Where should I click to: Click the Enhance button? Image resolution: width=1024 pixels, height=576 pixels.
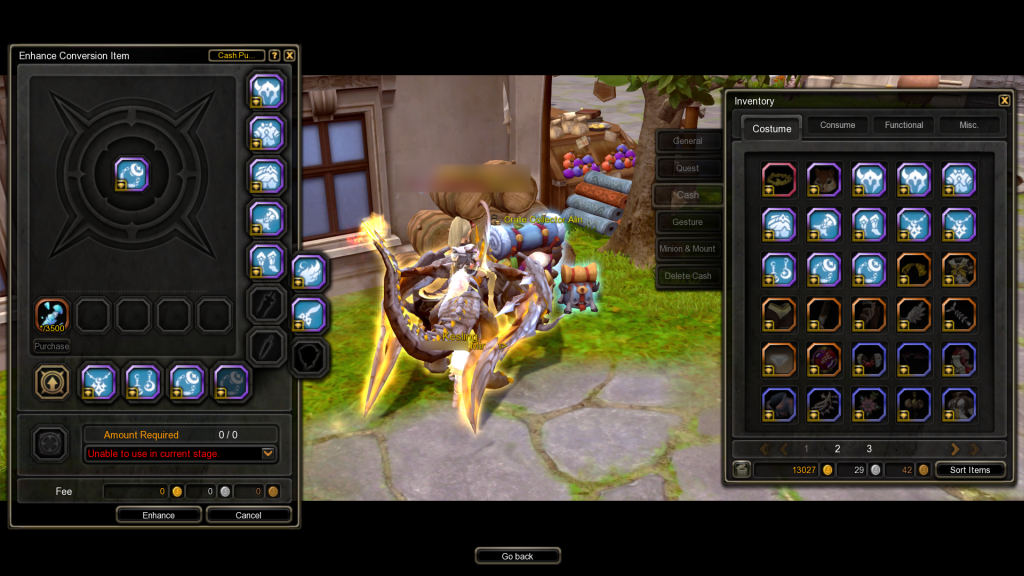[x=158, y=515]
